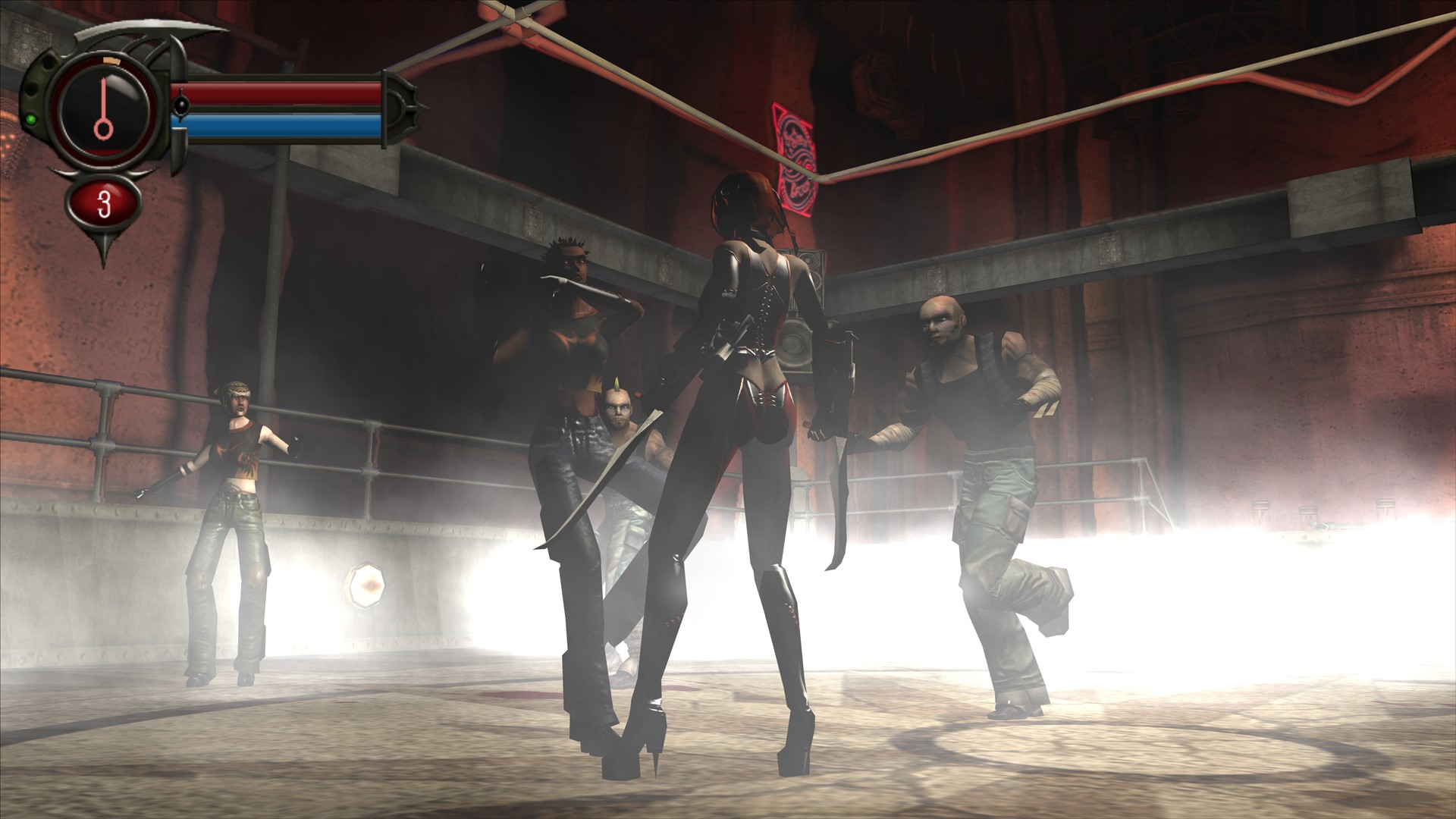Viewport: 1456px width, 819px height.
Task: Click the mohawk enemy holding a blade
Action: click(x=622, y=425)
